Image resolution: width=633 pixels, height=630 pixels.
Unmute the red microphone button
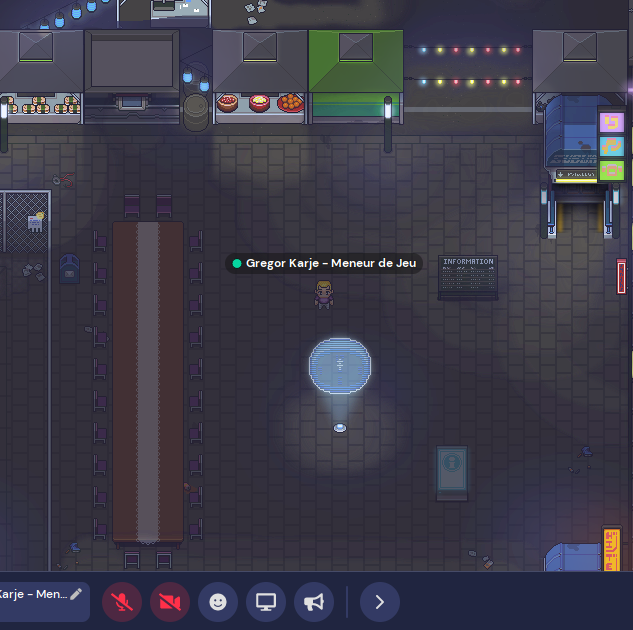pyautogui.click(x=122, y=602)
